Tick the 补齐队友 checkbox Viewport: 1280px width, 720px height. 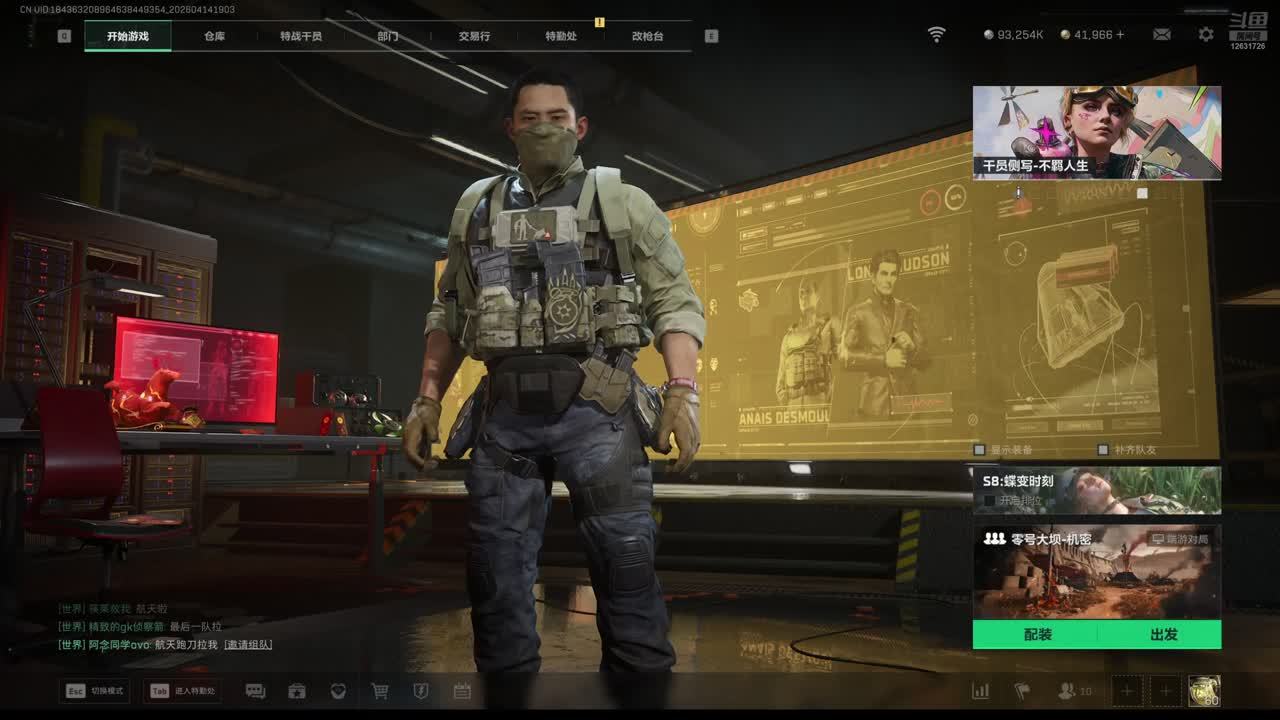tap(1103, 450)
